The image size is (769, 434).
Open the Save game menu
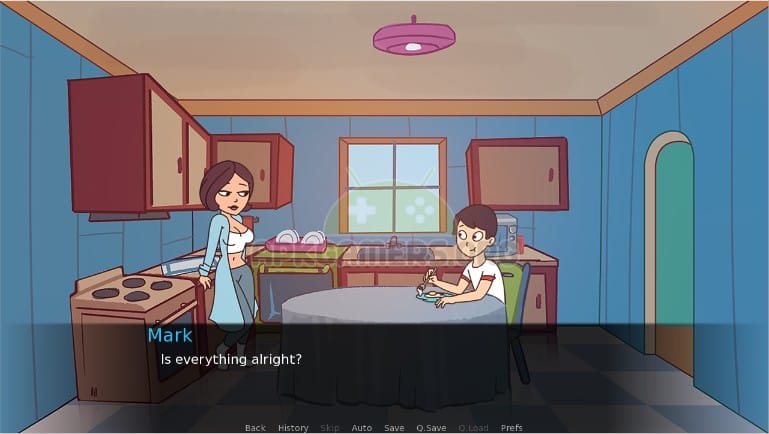pos(394,428)
